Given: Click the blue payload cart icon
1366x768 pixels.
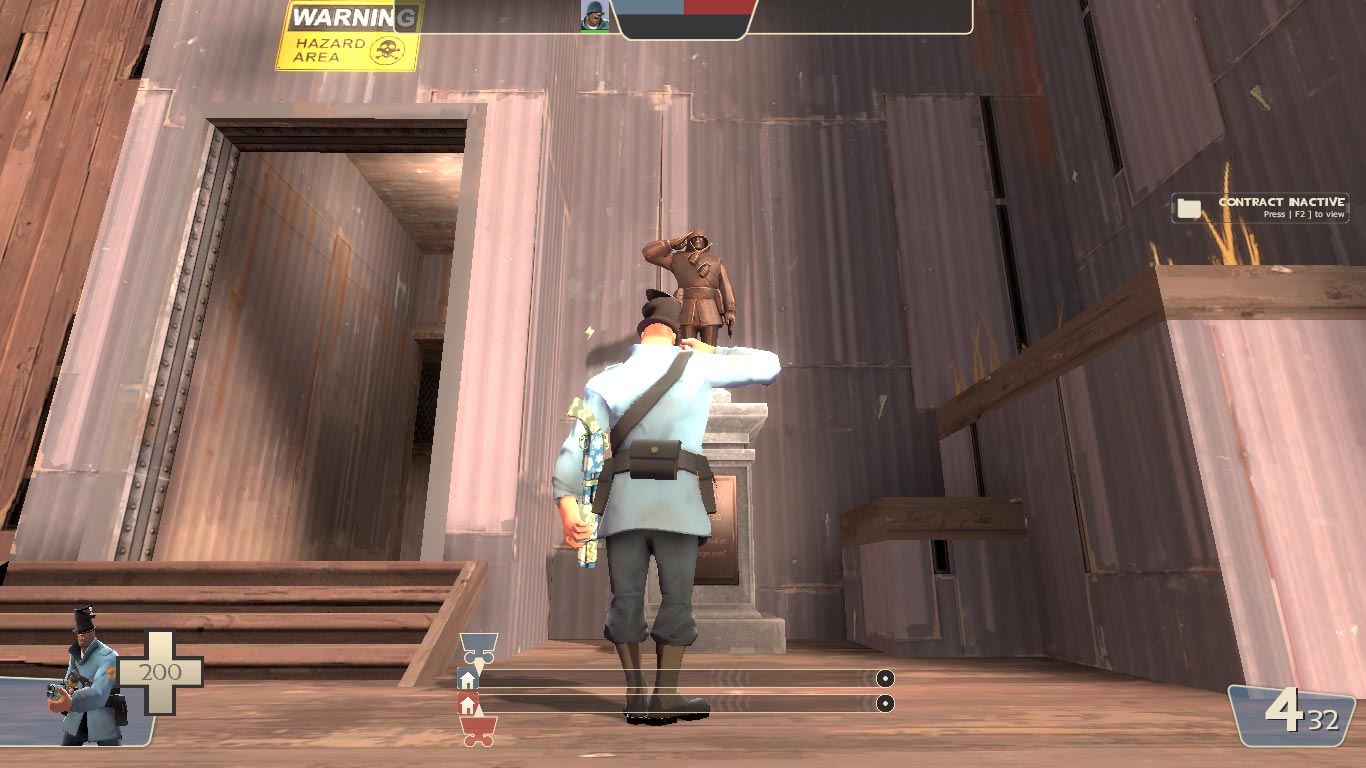Looking at the screenshot, I should [478, 647].
